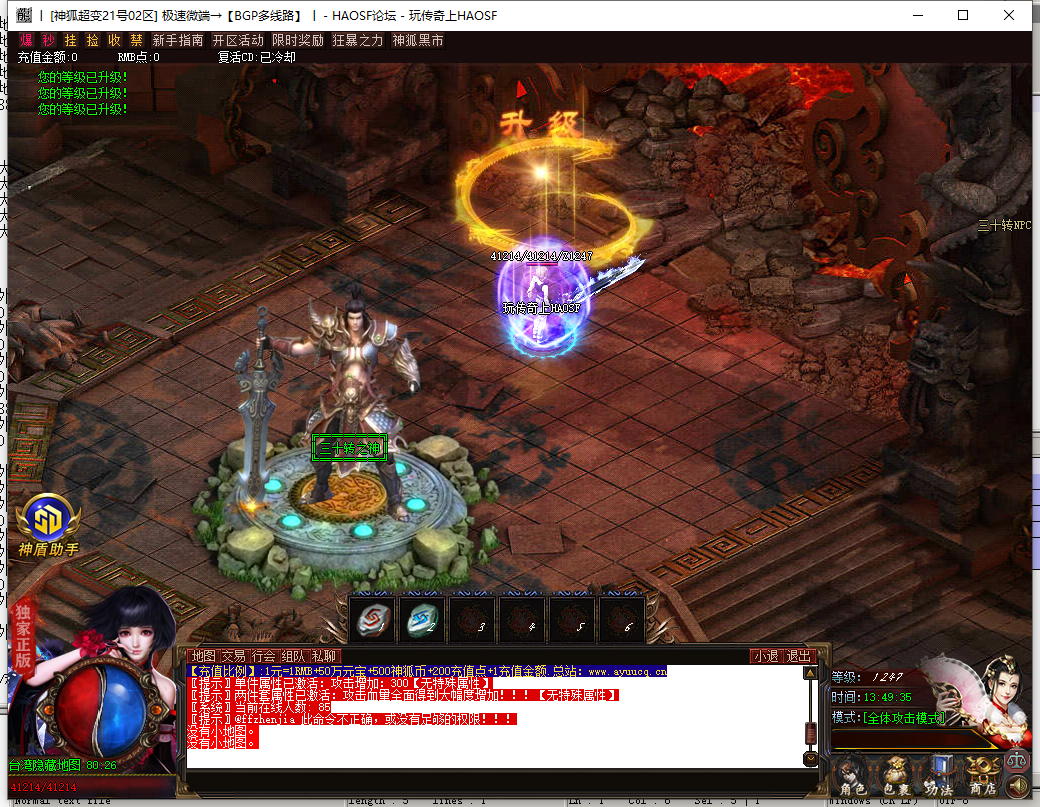Visit the 神狐黑市 black market
This screenshot has height=807, width=1040.
pyautogui.click(x=418, y=41)
